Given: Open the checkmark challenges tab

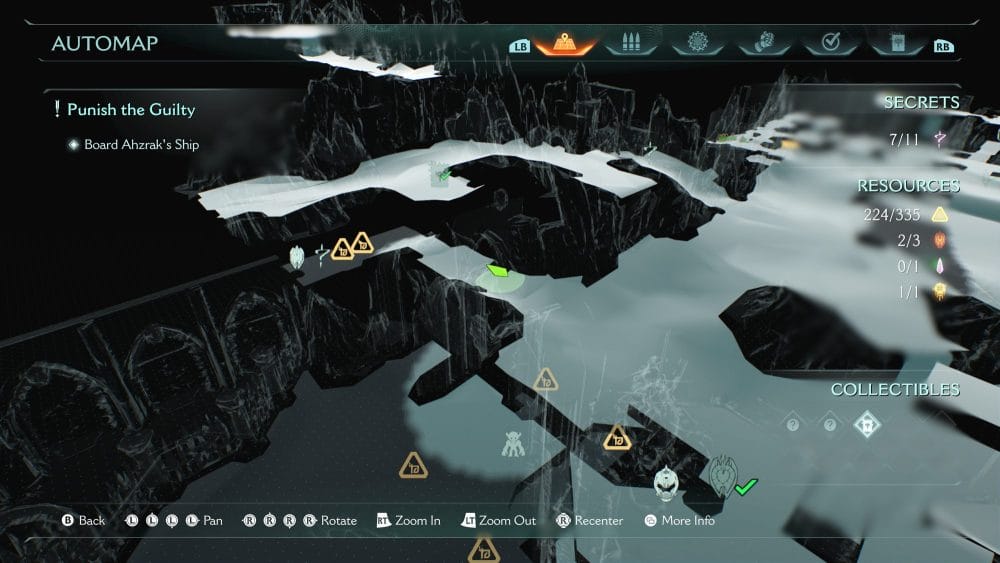Looking at the screenshot, I should (x=828, y=44).
